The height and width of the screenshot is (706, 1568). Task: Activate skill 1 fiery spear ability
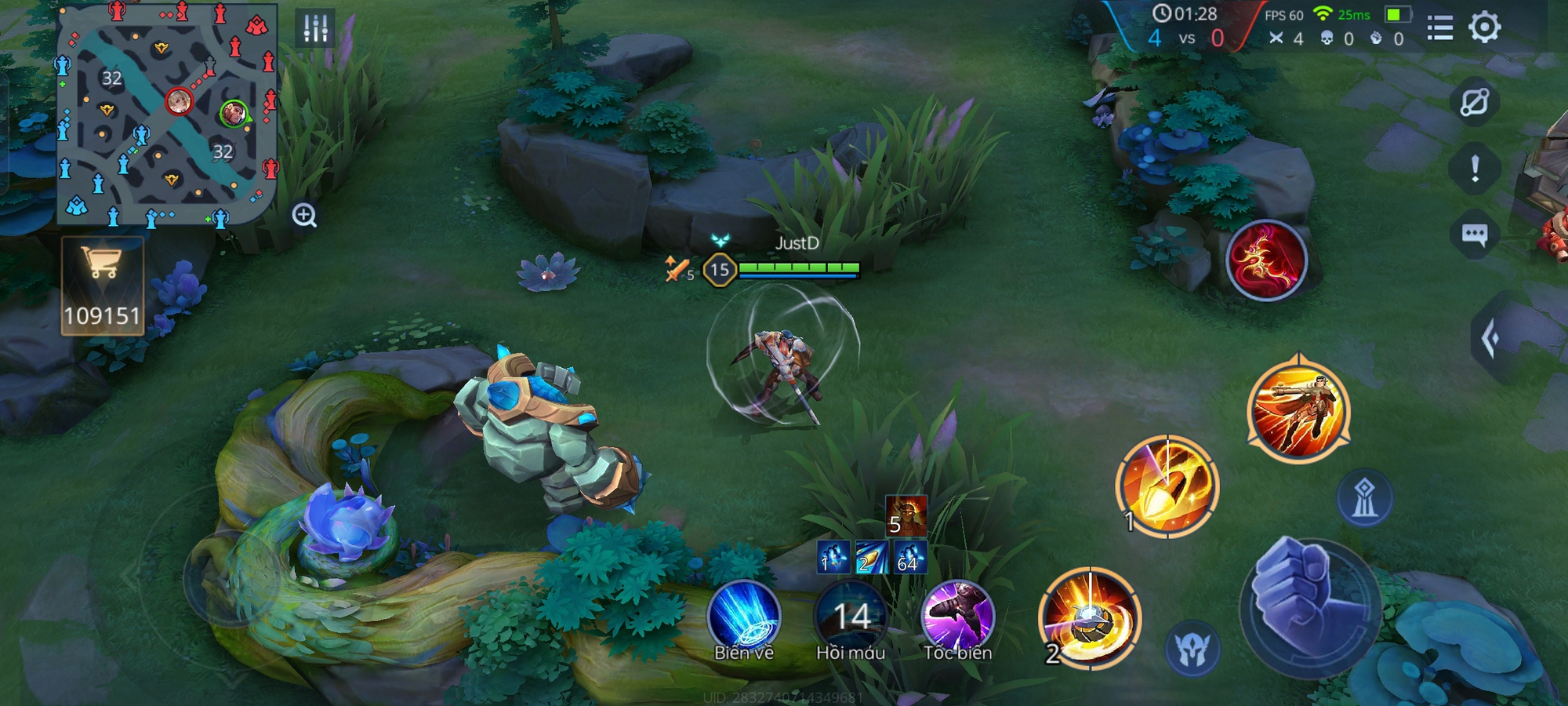click(x=1167, y=486)
